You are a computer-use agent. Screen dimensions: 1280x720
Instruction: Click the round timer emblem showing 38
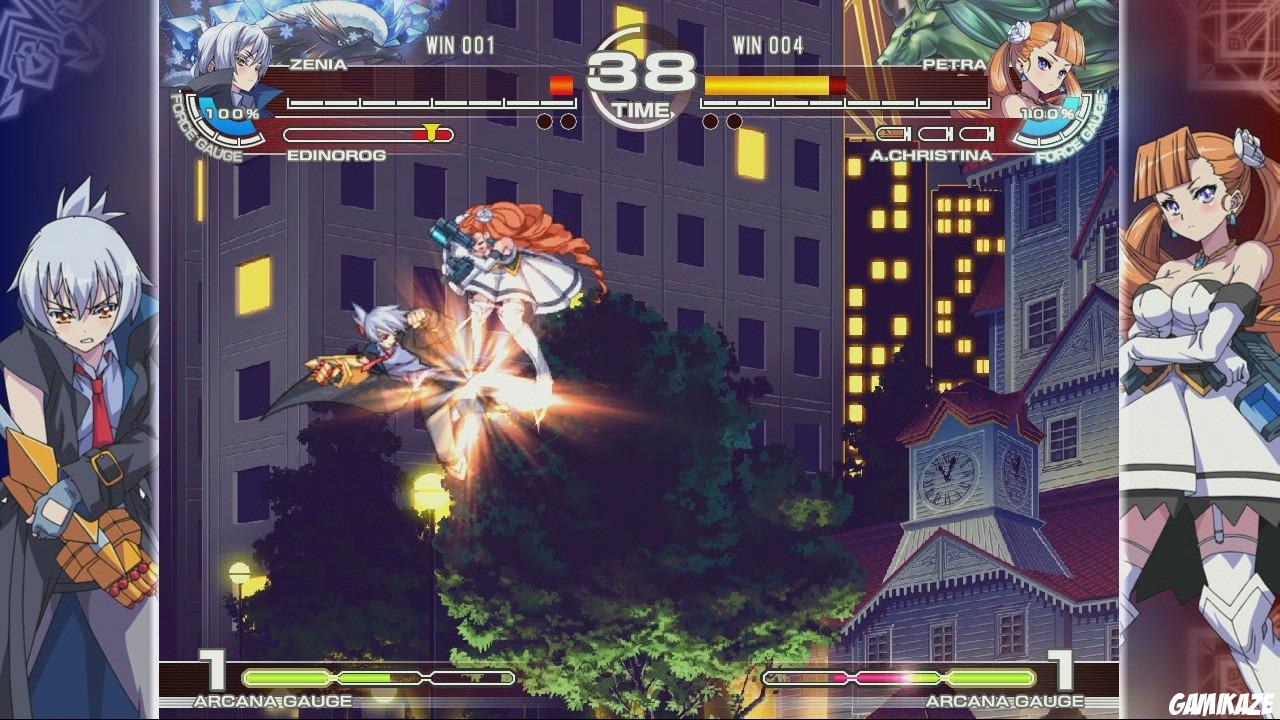640,70
